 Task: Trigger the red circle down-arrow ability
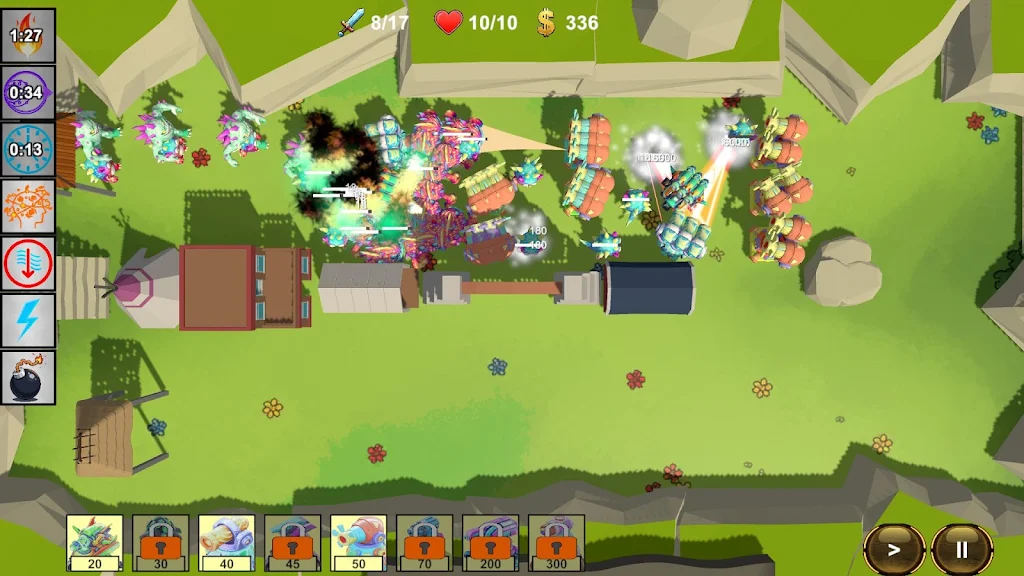click(28, 264)
